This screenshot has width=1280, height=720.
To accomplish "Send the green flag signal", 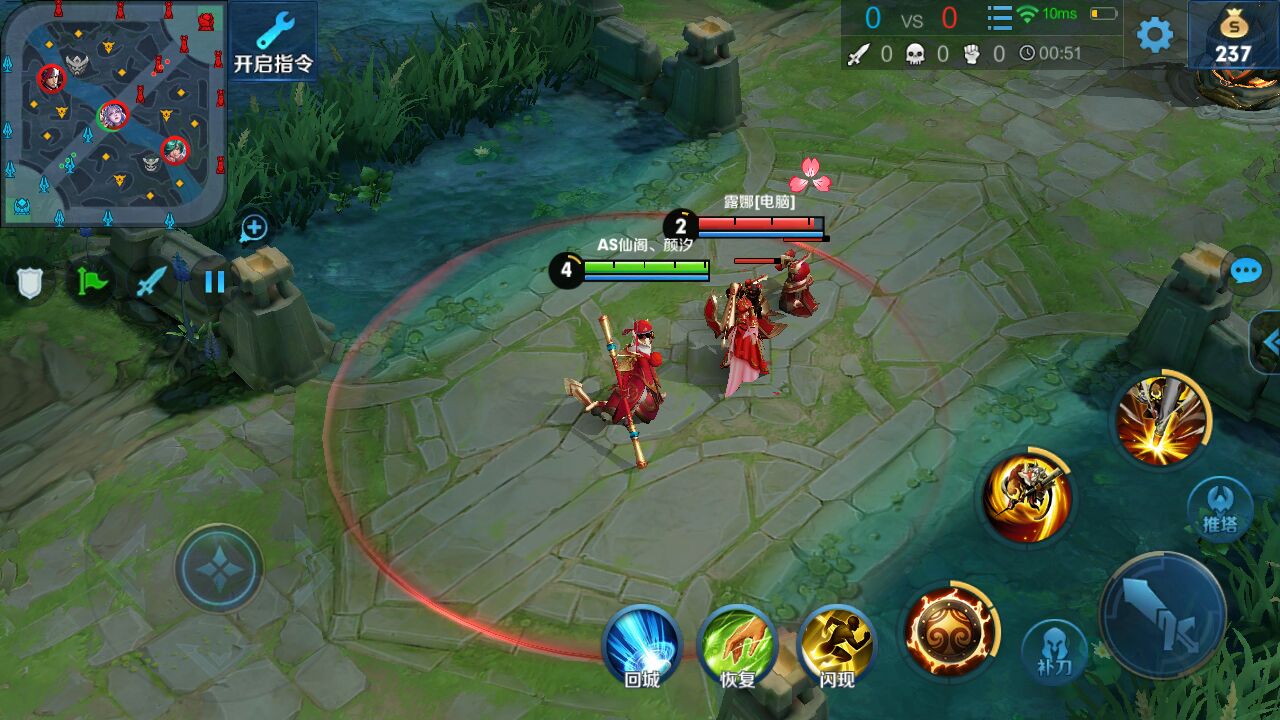I will coord(91,281).
